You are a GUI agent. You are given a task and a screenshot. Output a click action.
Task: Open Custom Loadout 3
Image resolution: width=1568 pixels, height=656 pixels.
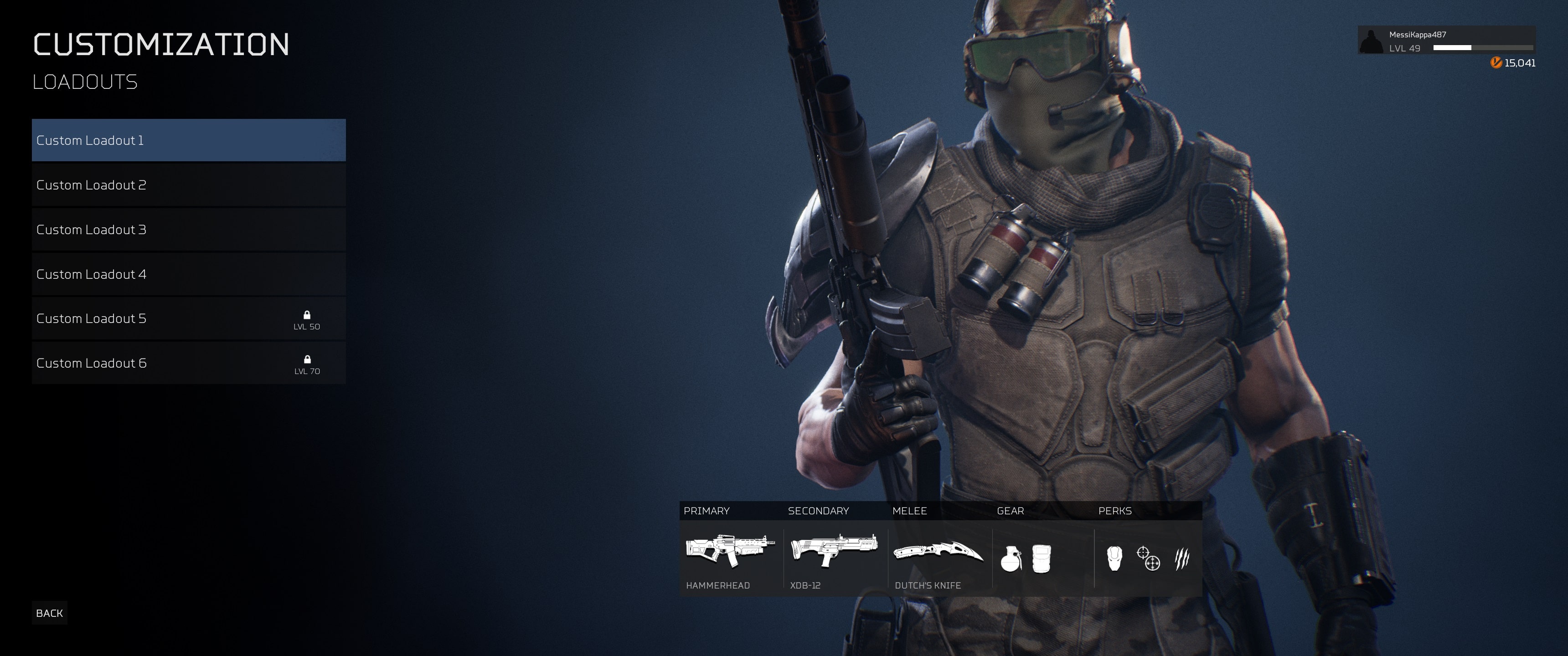pos(189,230)
